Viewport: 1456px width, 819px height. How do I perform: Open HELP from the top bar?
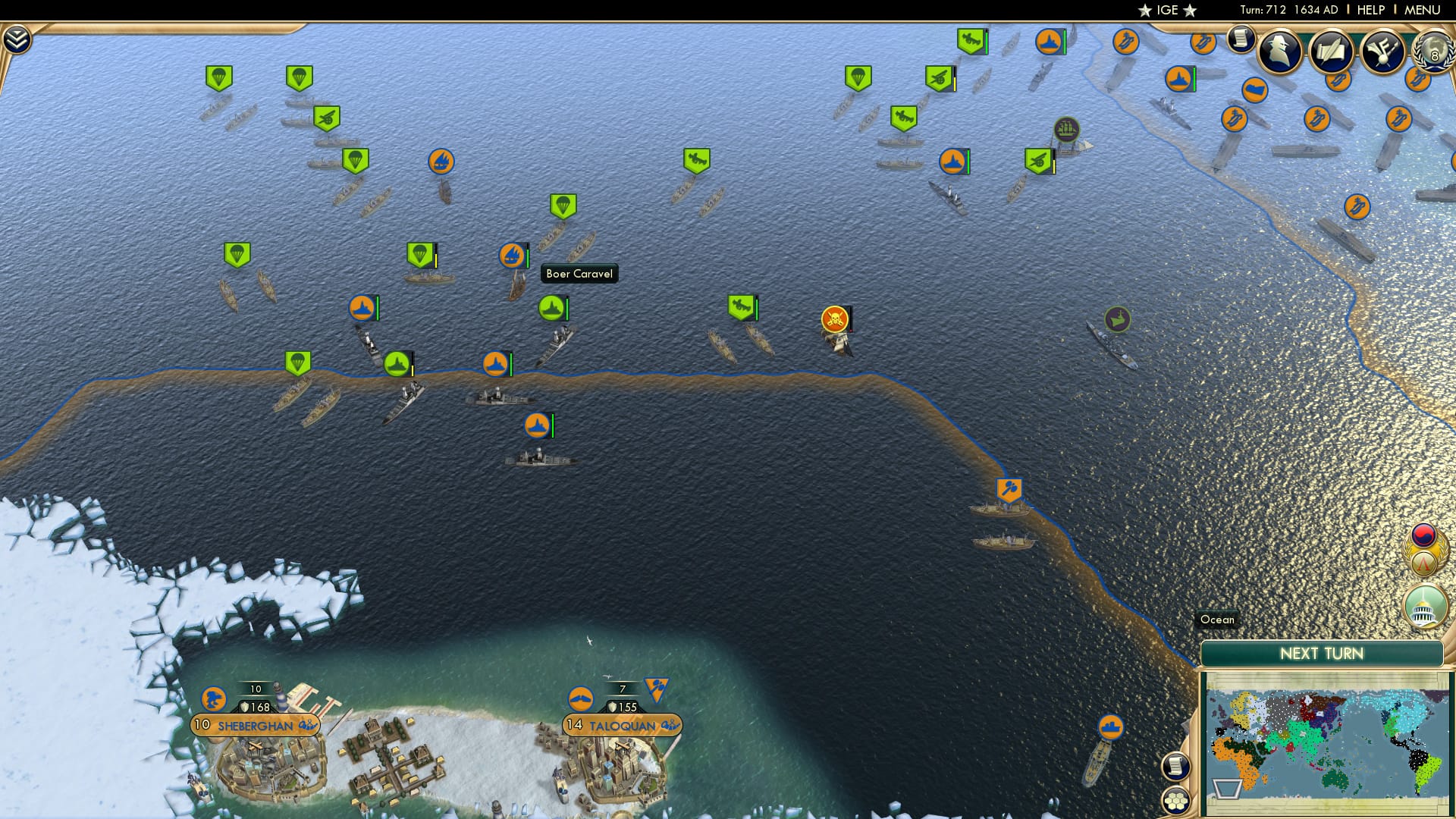[x=1370, y=10]
